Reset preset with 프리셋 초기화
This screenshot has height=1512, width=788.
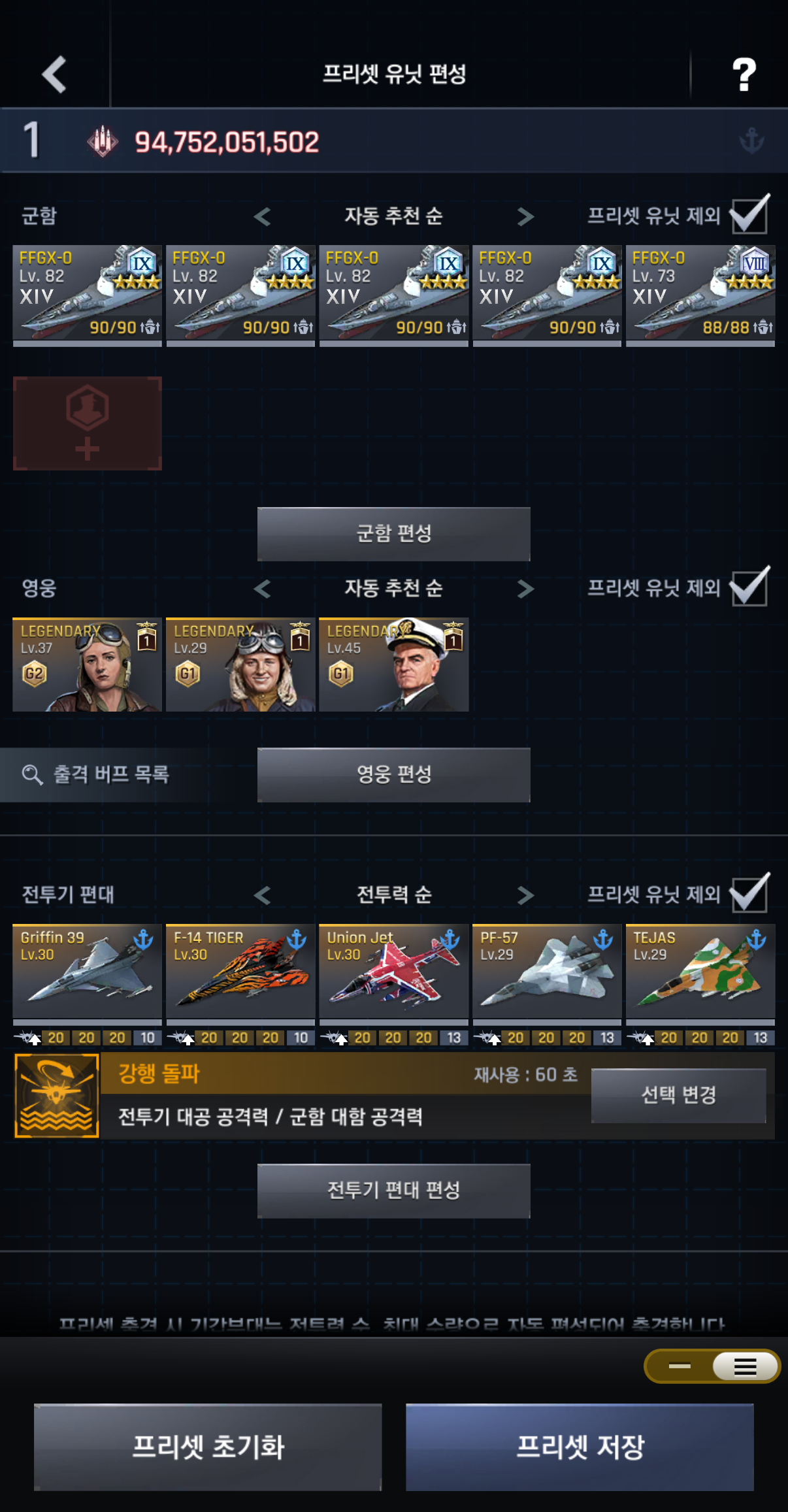click(x=208, y=1447)
